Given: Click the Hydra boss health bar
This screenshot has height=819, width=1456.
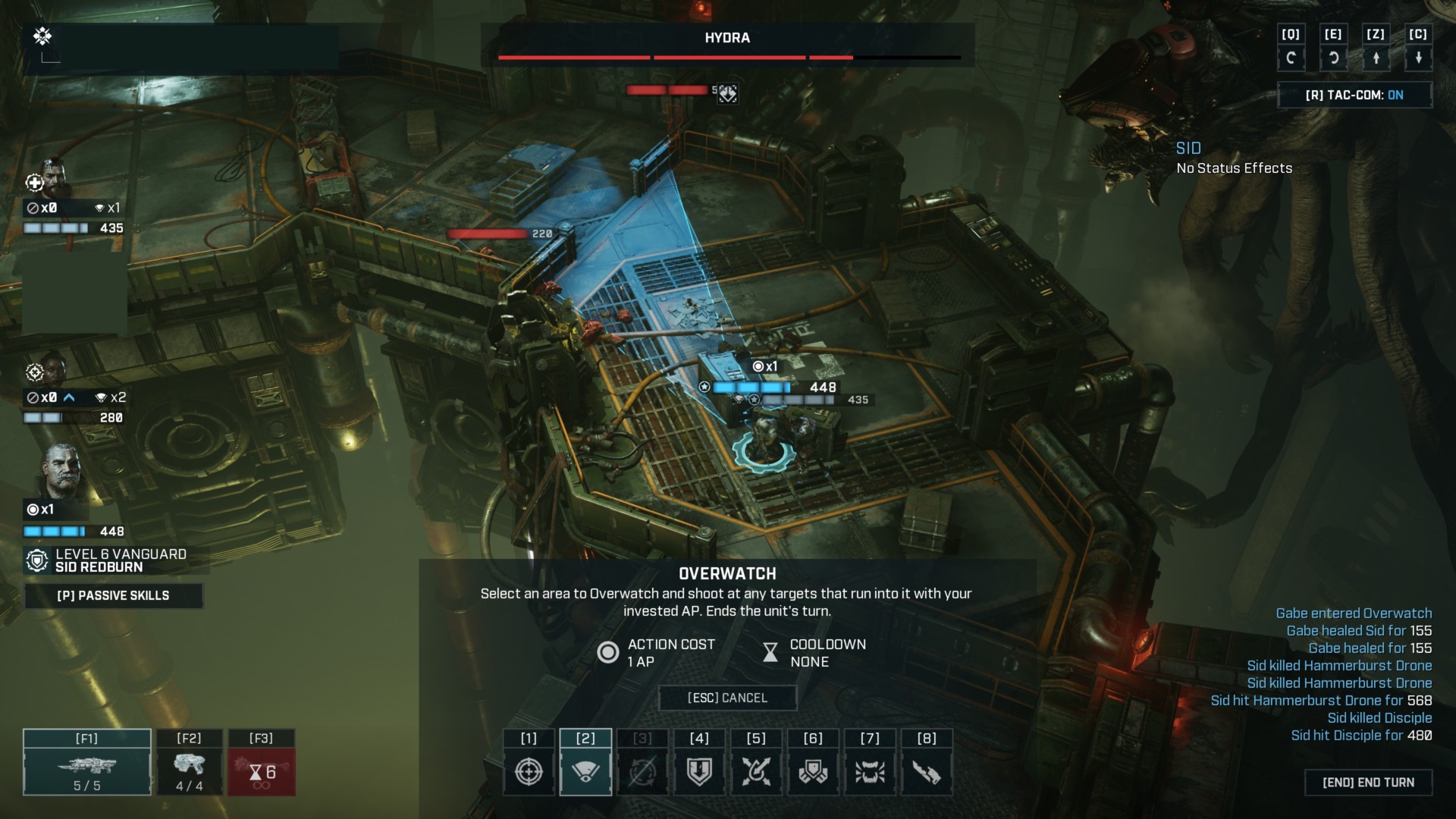Looking at the screenshot, I should tap(728, 56).
